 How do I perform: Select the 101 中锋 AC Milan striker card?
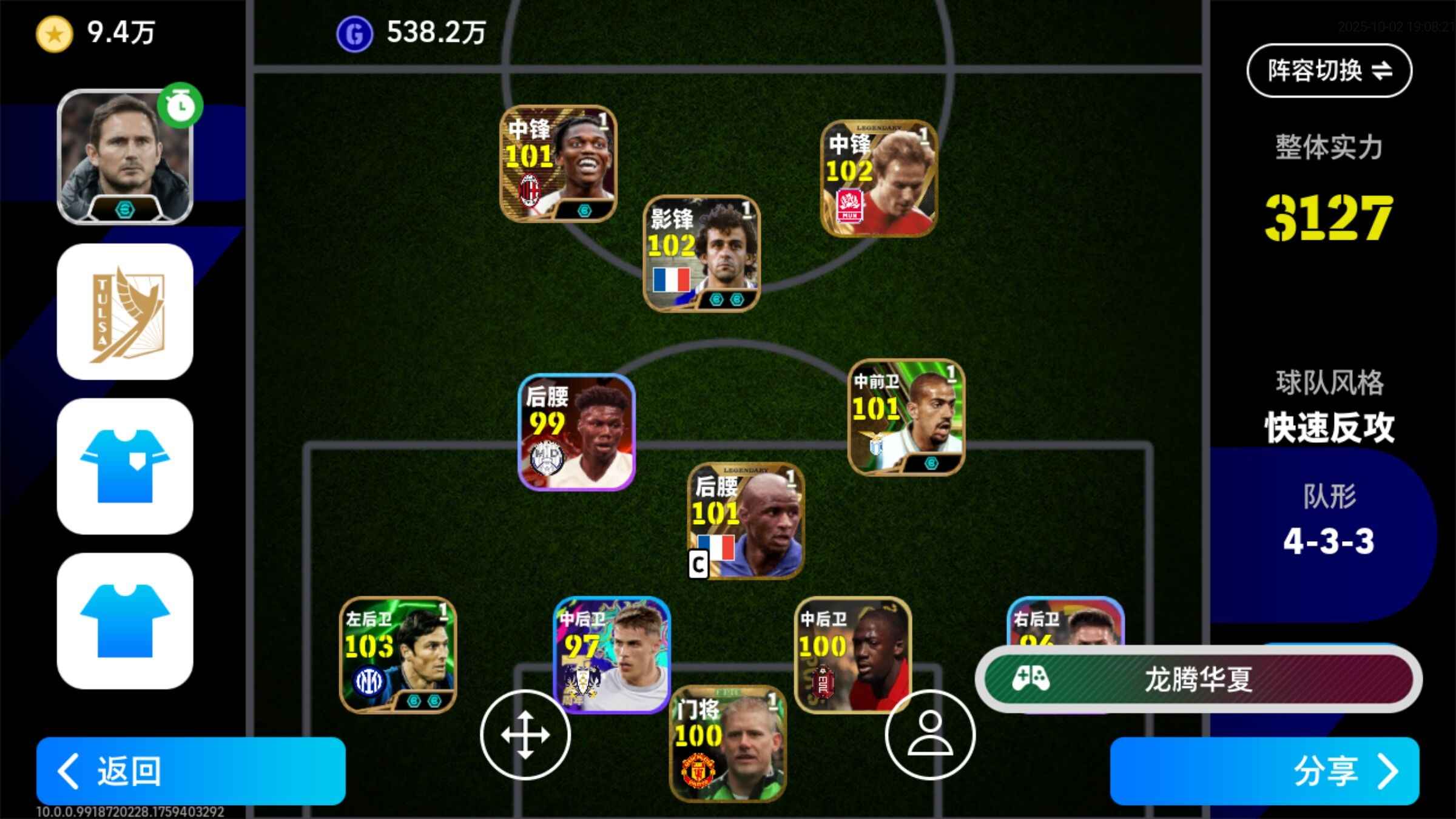tap(558, 164)
